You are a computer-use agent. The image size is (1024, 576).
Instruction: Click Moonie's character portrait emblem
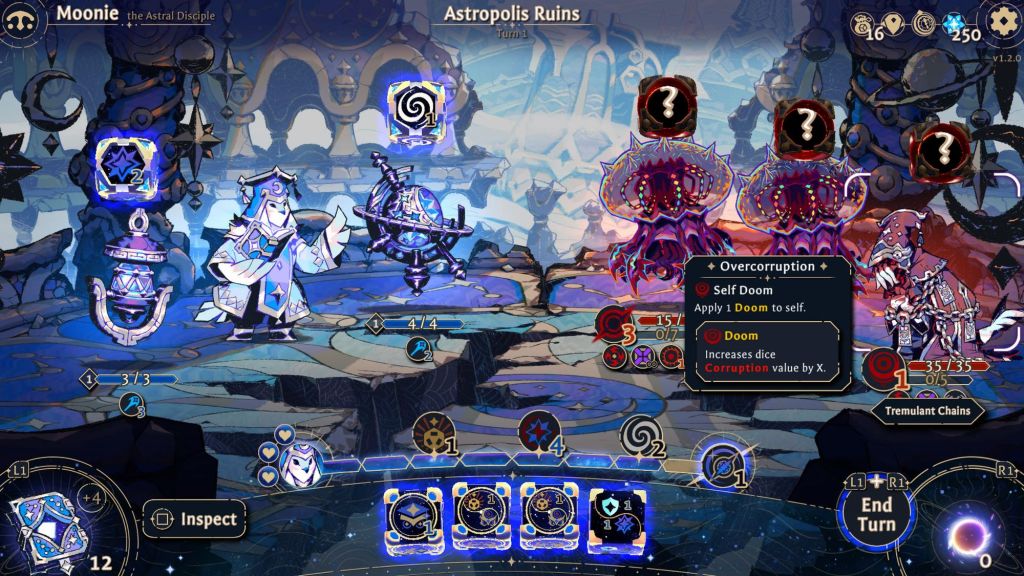(22, 19)
